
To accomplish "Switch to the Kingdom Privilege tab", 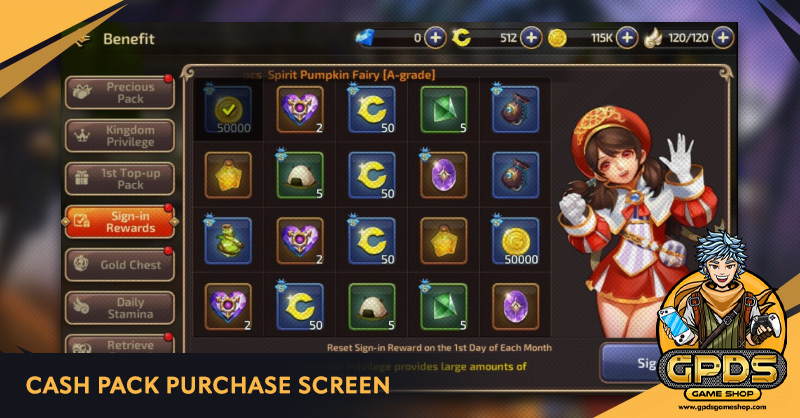I will pos(119,136).
